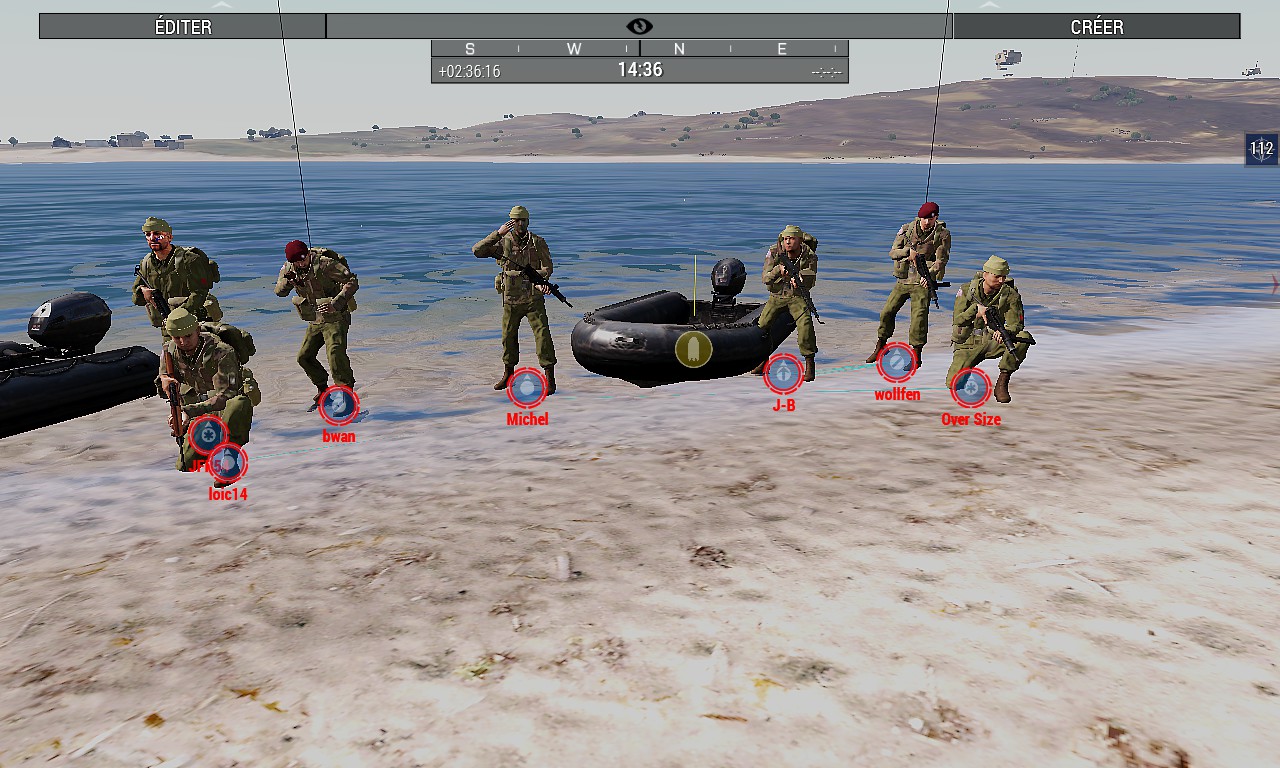Select Michel's unit marker
1280x768 pixels.
tap(526, 387)
